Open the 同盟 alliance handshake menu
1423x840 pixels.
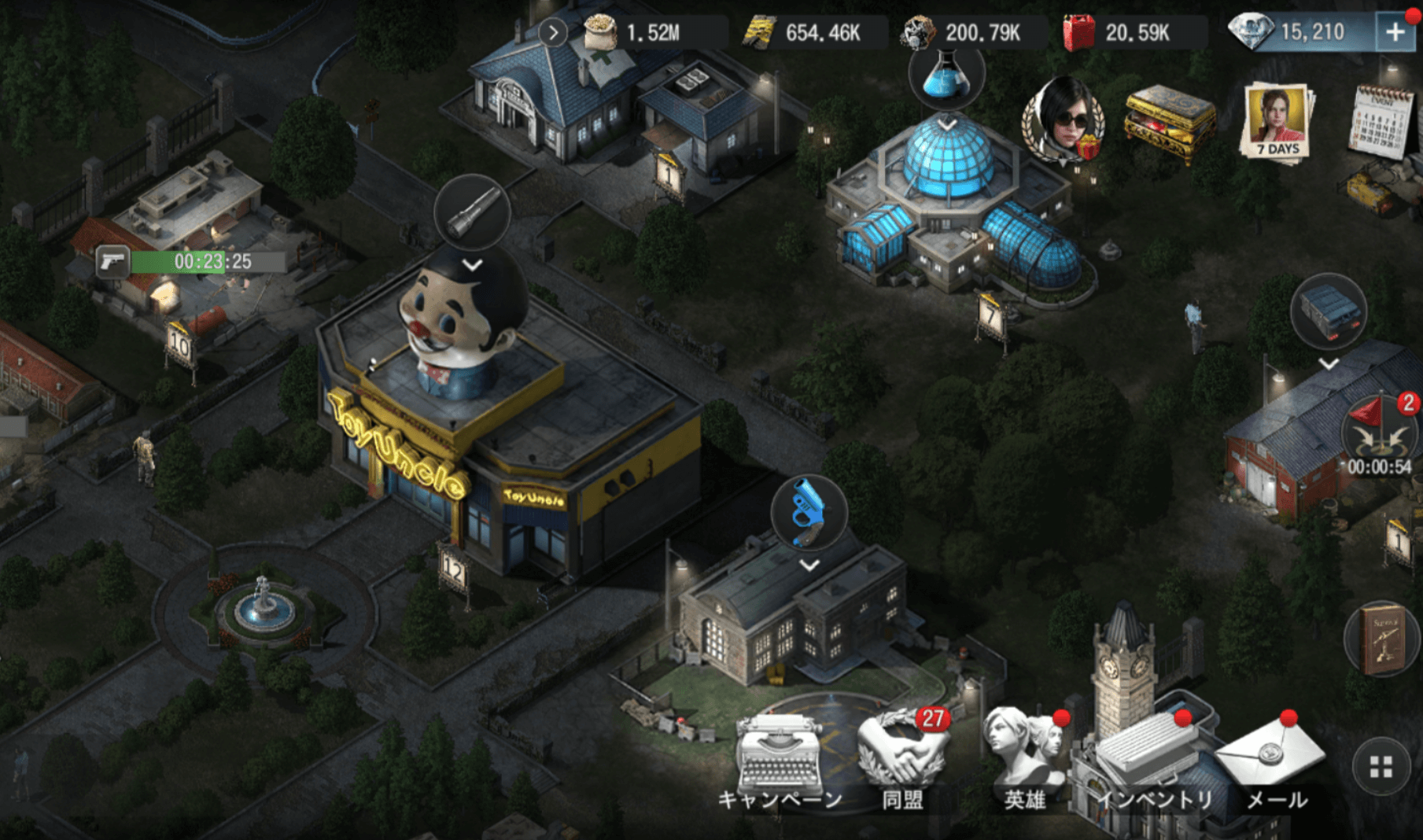coord(902,757)
